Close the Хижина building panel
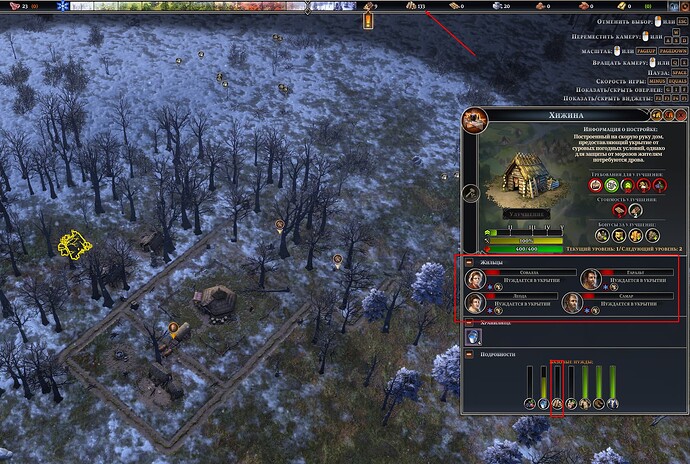The image size is (690, 464). [x=681, y=116]
